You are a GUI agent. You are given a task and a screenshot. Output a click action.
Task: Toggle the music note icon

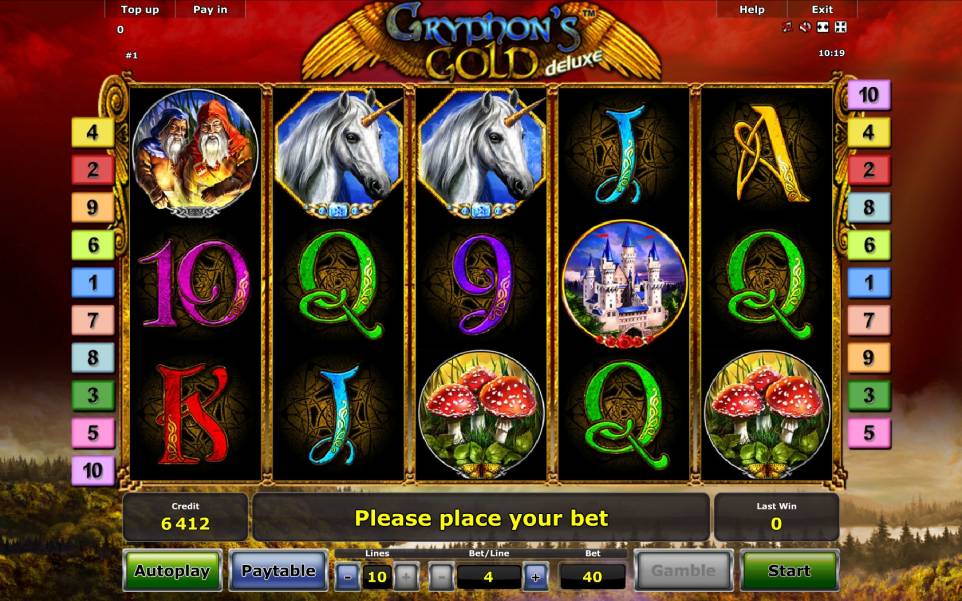[788, 27]
